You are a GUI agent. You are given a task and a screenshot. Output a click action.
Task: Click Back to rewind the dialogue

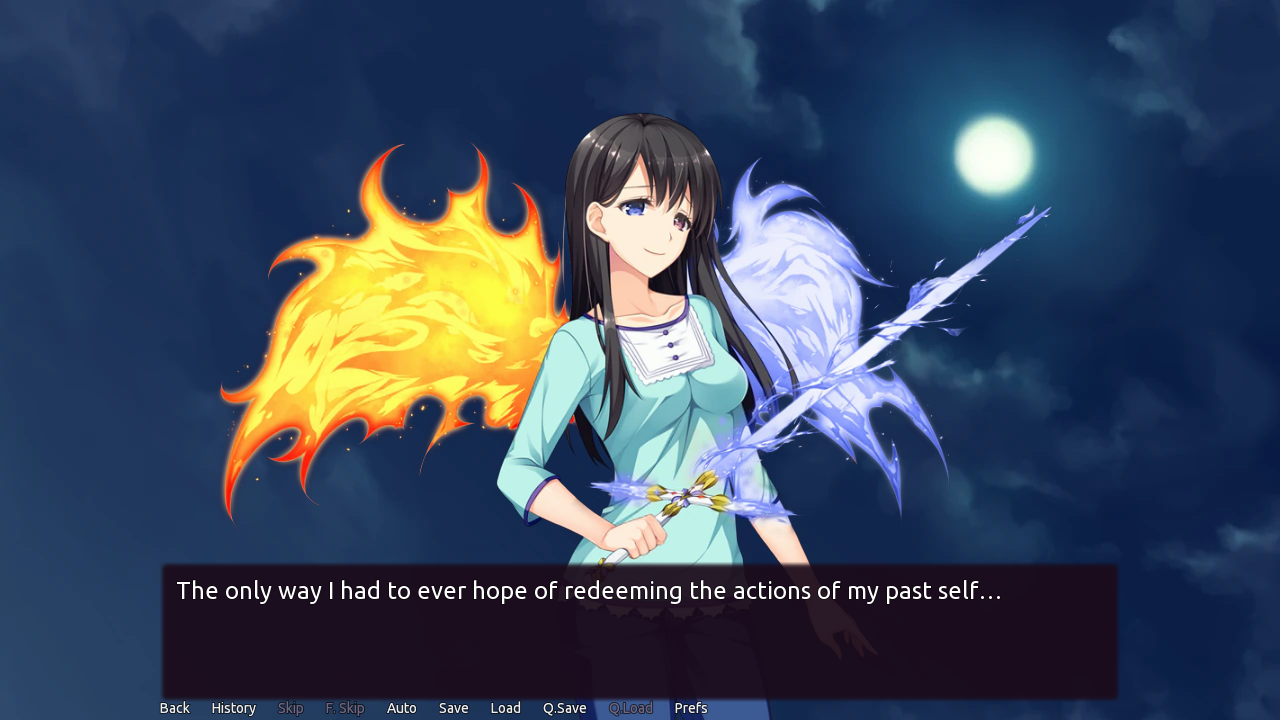click(174, 707)
